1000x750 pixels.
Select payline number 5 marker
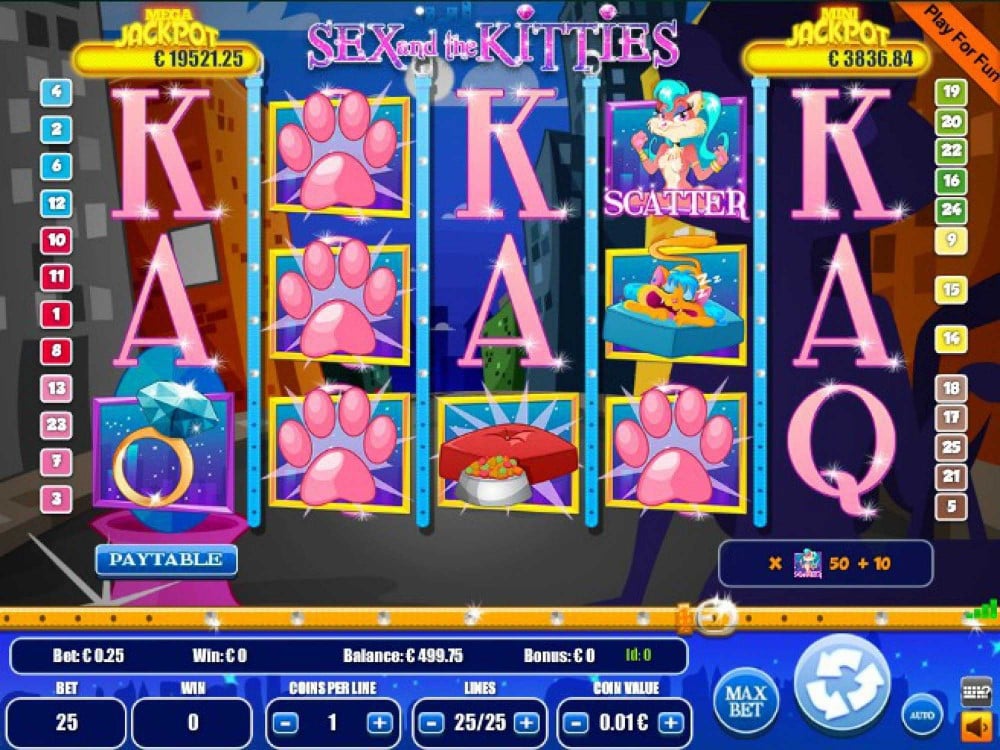[950, 506]
